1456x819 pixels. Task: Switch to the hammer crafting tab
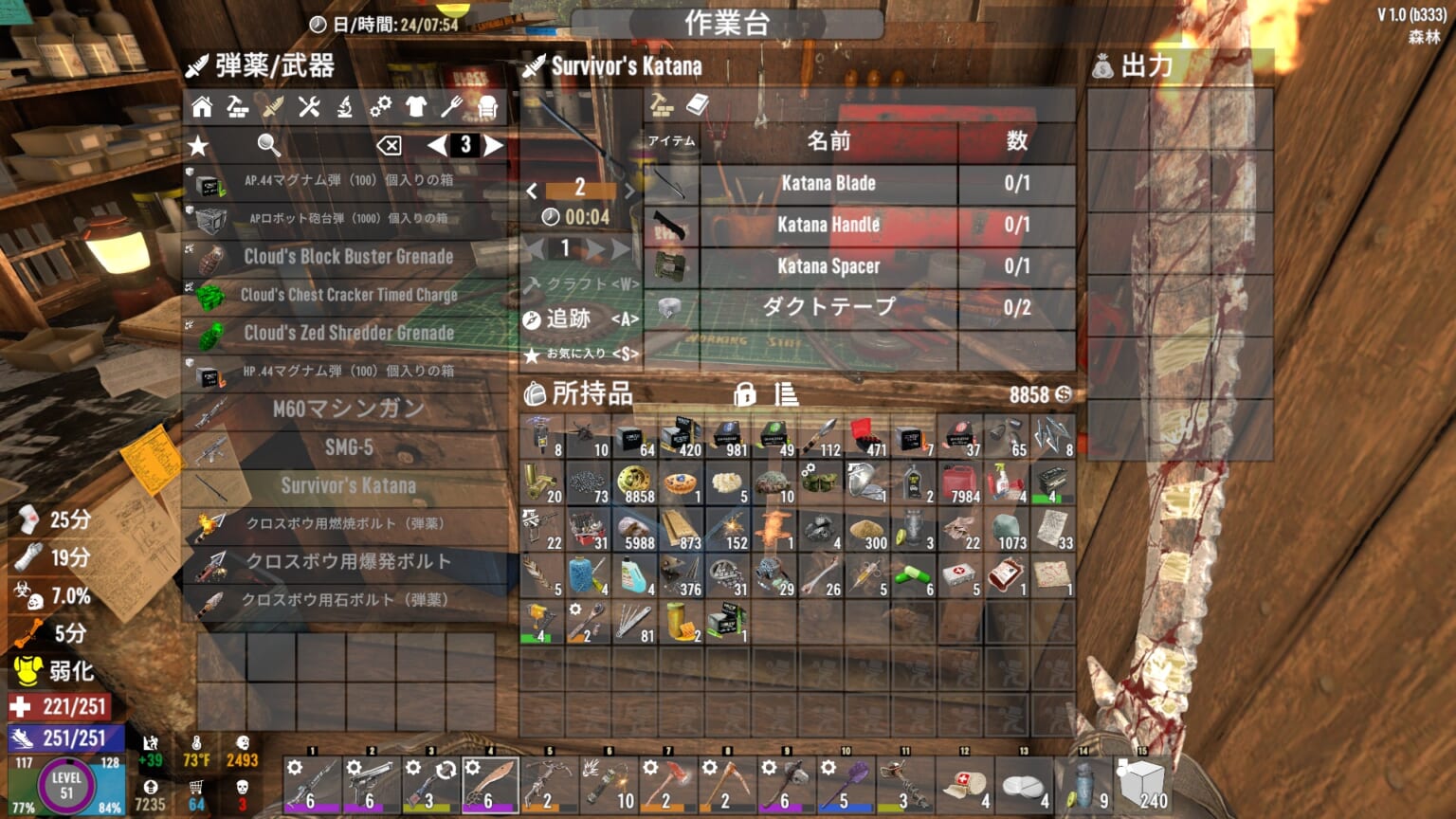pos(663,104)
